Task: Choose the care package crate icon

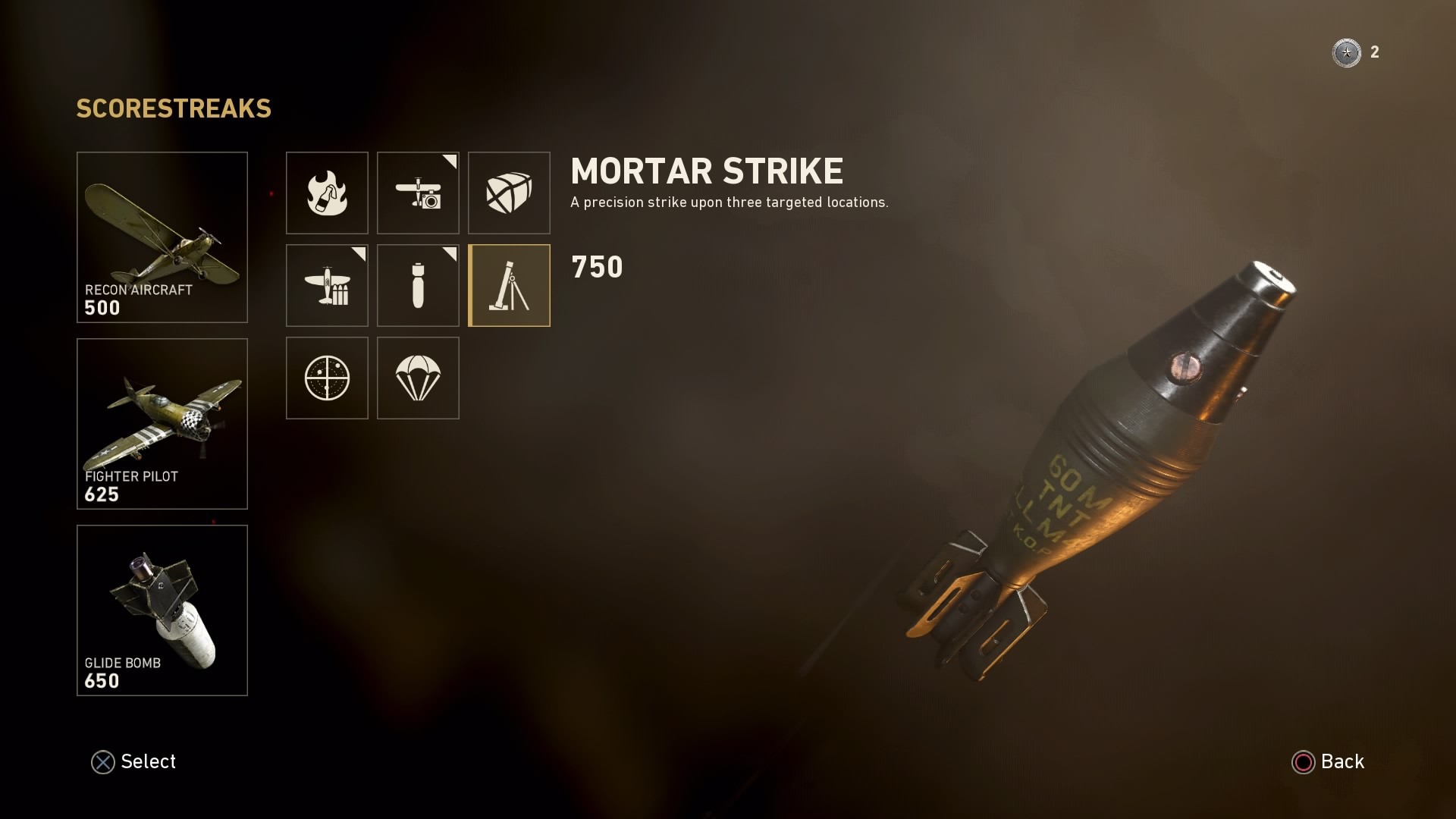Action: pyautogui.click(x=509, y=193)
